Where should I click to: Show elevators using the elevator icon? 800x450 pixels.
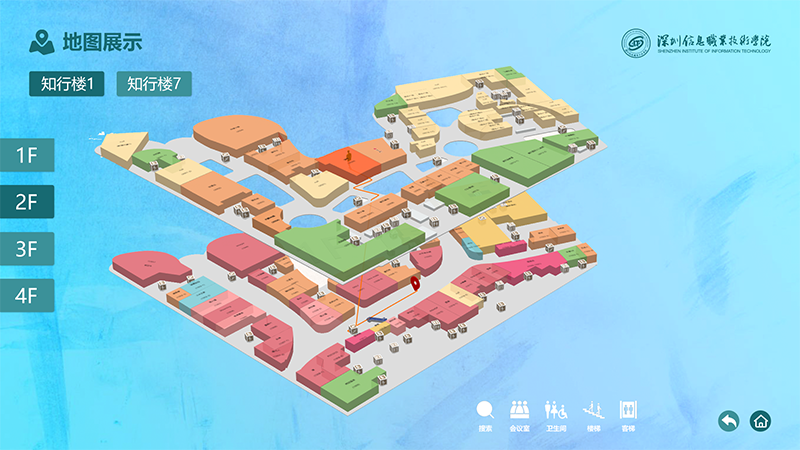pos(628,413)
